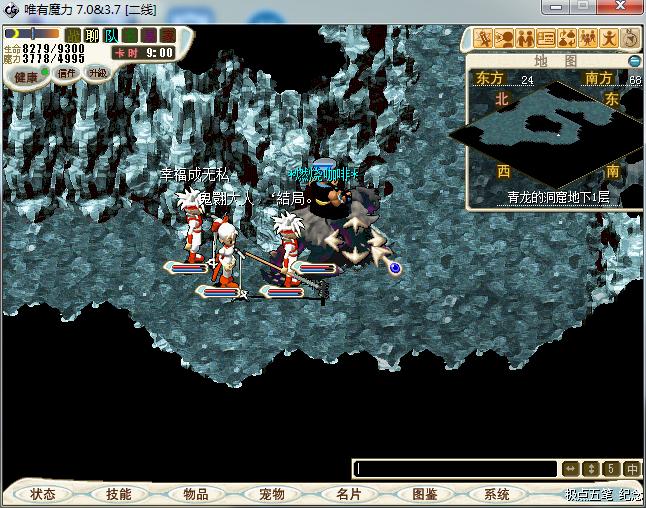646x508 pixels.
Task: Open the 技能 skills menu
Action: (119, 494)
